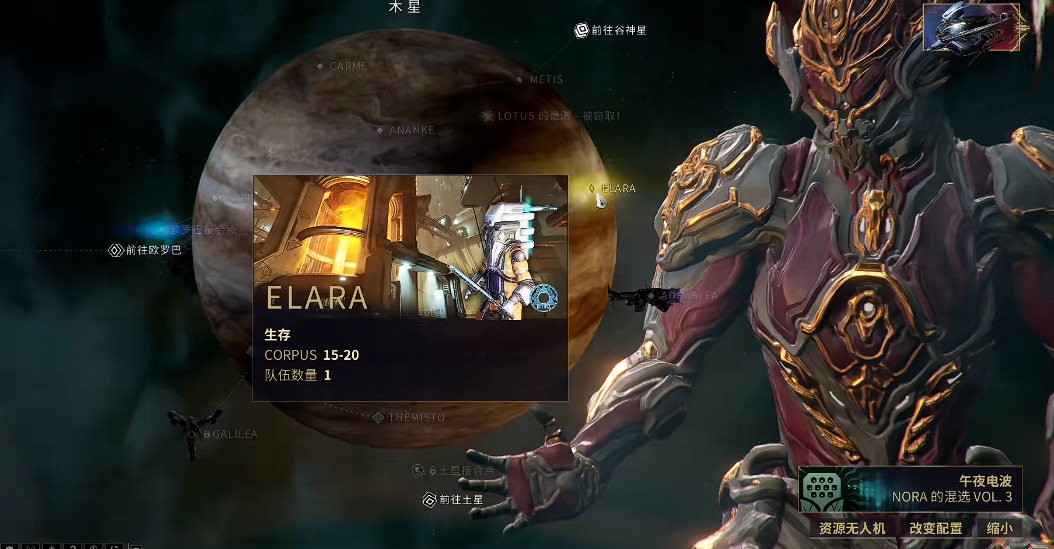Open the LOTUS 的馈赠 alert node
The width and height of the screenshot is (1054, 549).
coord(488,116)
